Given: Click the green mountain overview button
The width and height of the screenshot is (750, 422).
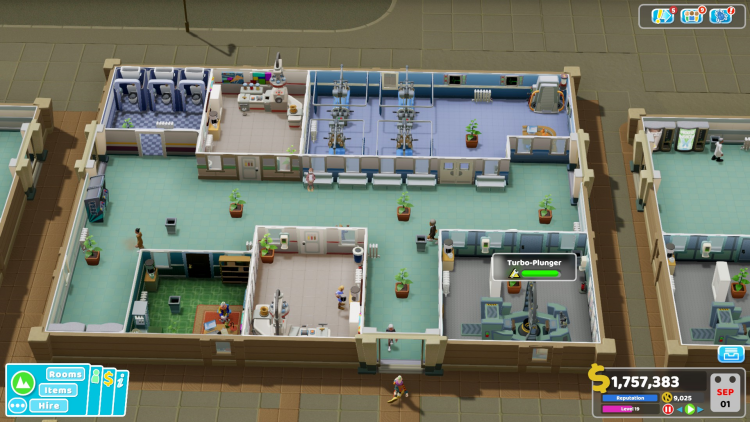Looking at the screenshot, I should (21, 383).
